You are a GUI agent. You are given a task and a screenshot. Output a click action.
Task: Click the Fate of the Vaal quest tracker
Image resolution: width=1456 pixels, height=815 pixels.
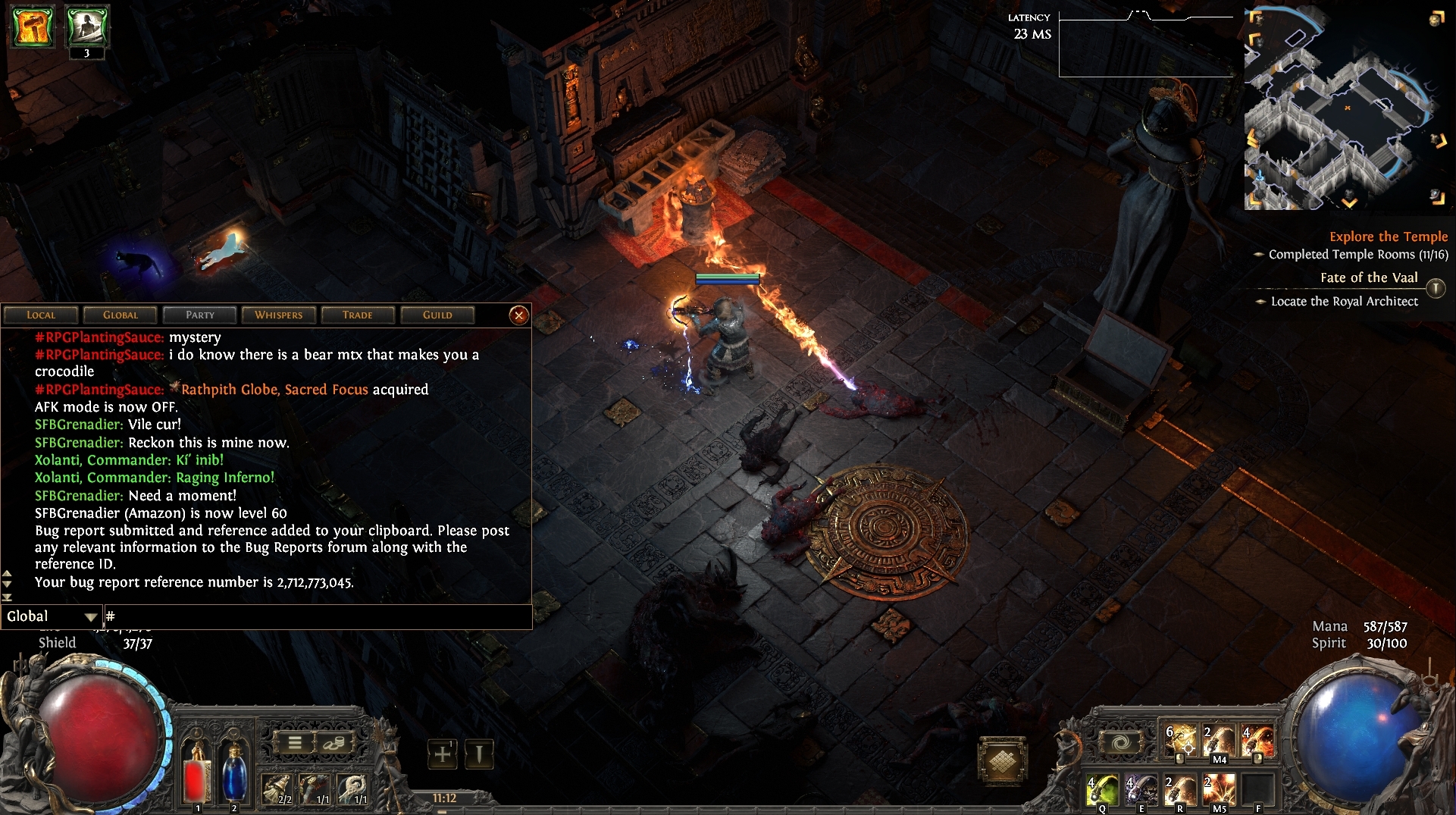pos(1368,277)
